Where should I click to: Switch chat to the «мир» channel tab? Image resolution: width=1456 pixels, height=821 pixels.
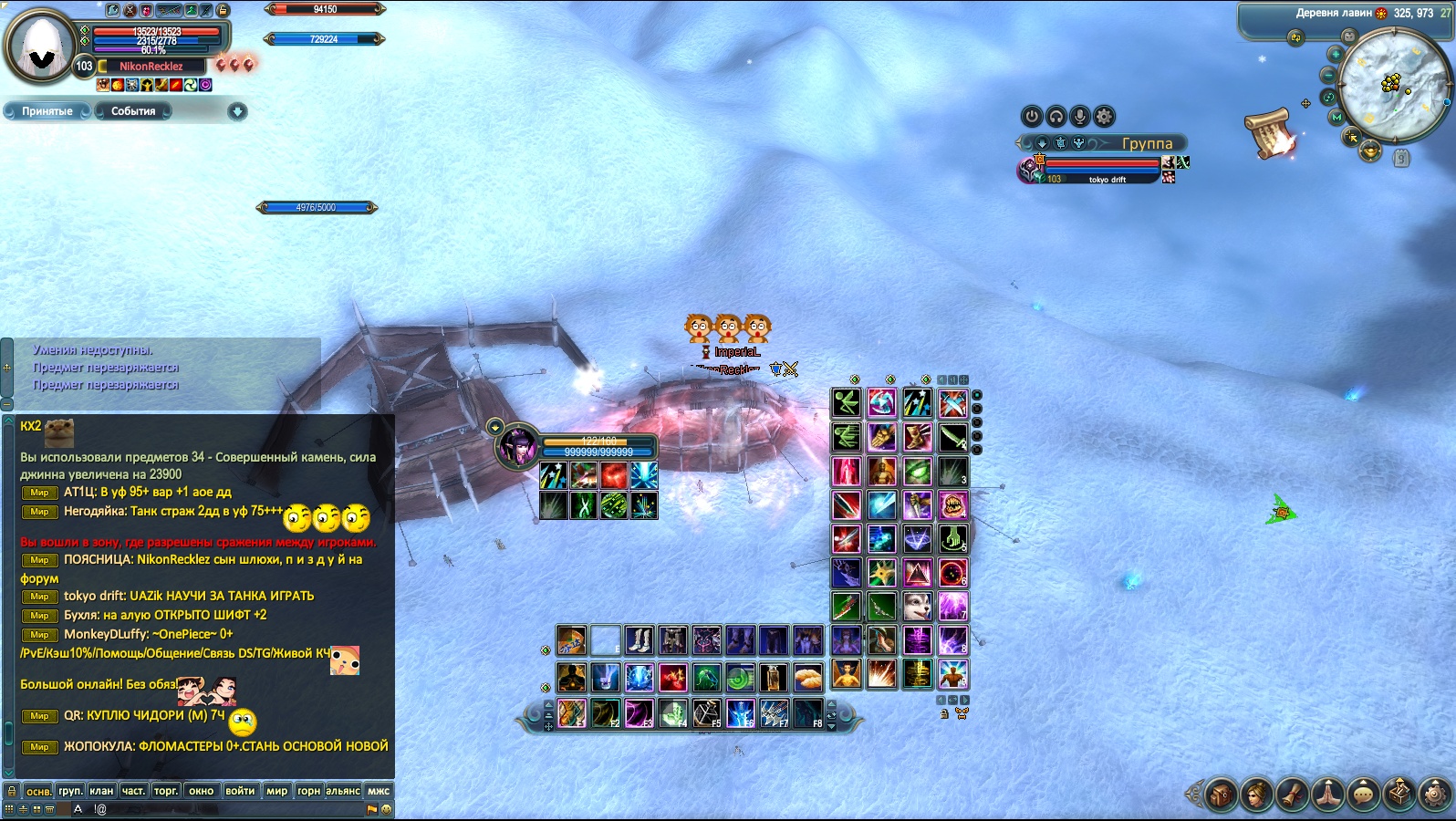pos(276,791)
